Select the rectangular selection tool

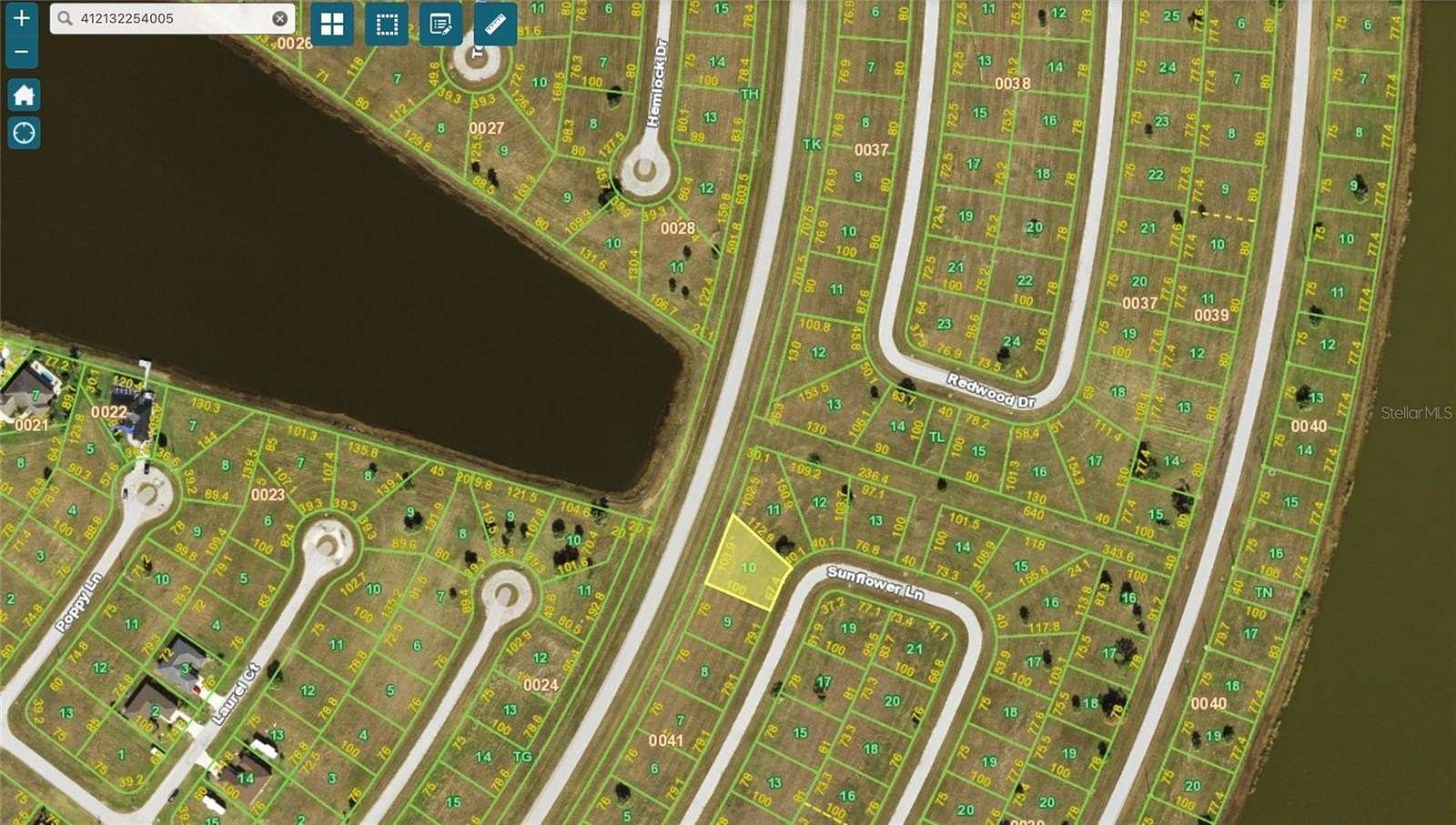386,25
